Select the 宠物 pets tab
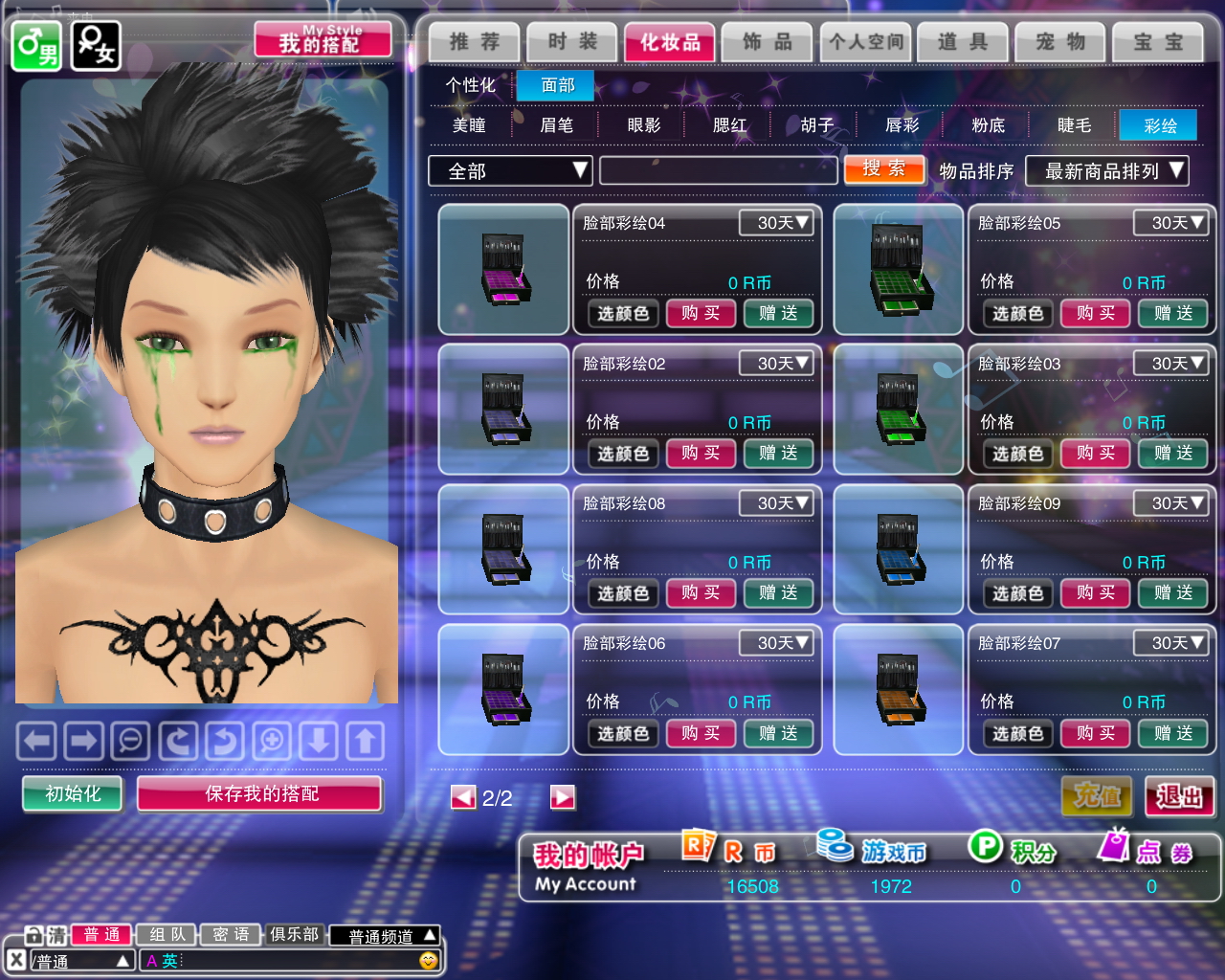The height and width of the screenshot is (980, 1225). 1060,42
